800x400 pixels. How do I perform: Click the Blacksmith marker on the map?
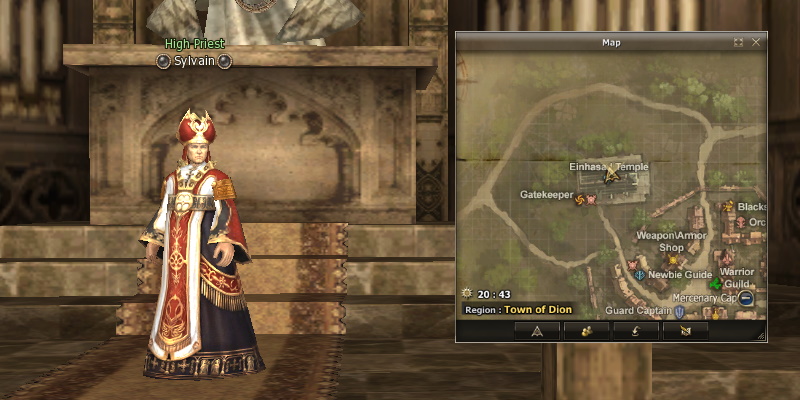coord(728,207)
